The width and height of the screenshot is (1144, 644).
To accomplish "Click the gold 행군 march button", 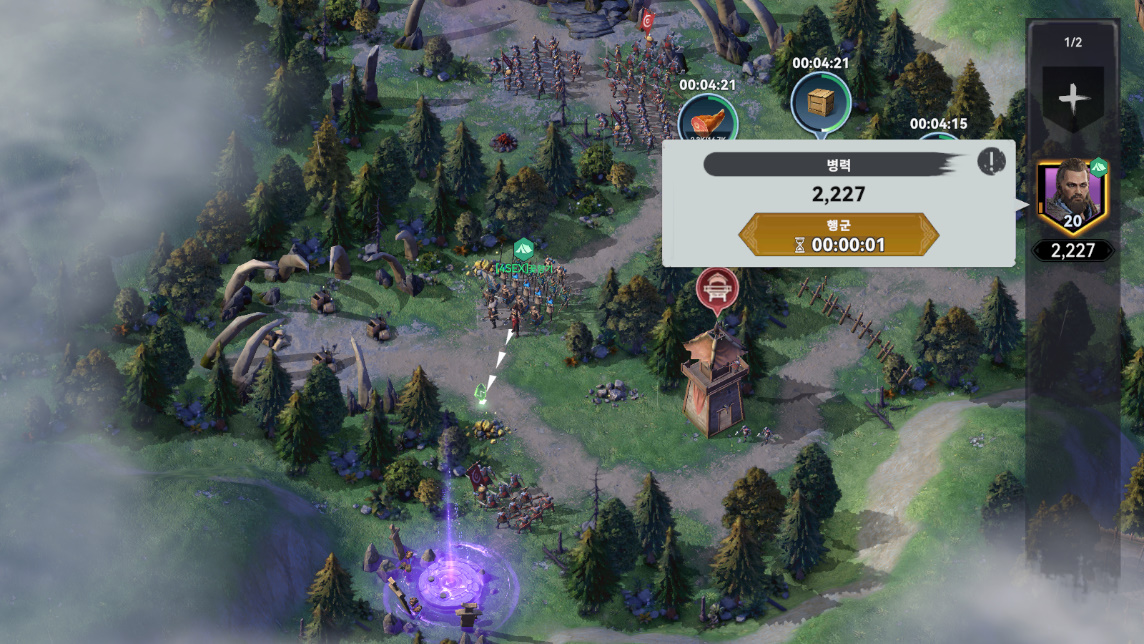I will (838, 234).
